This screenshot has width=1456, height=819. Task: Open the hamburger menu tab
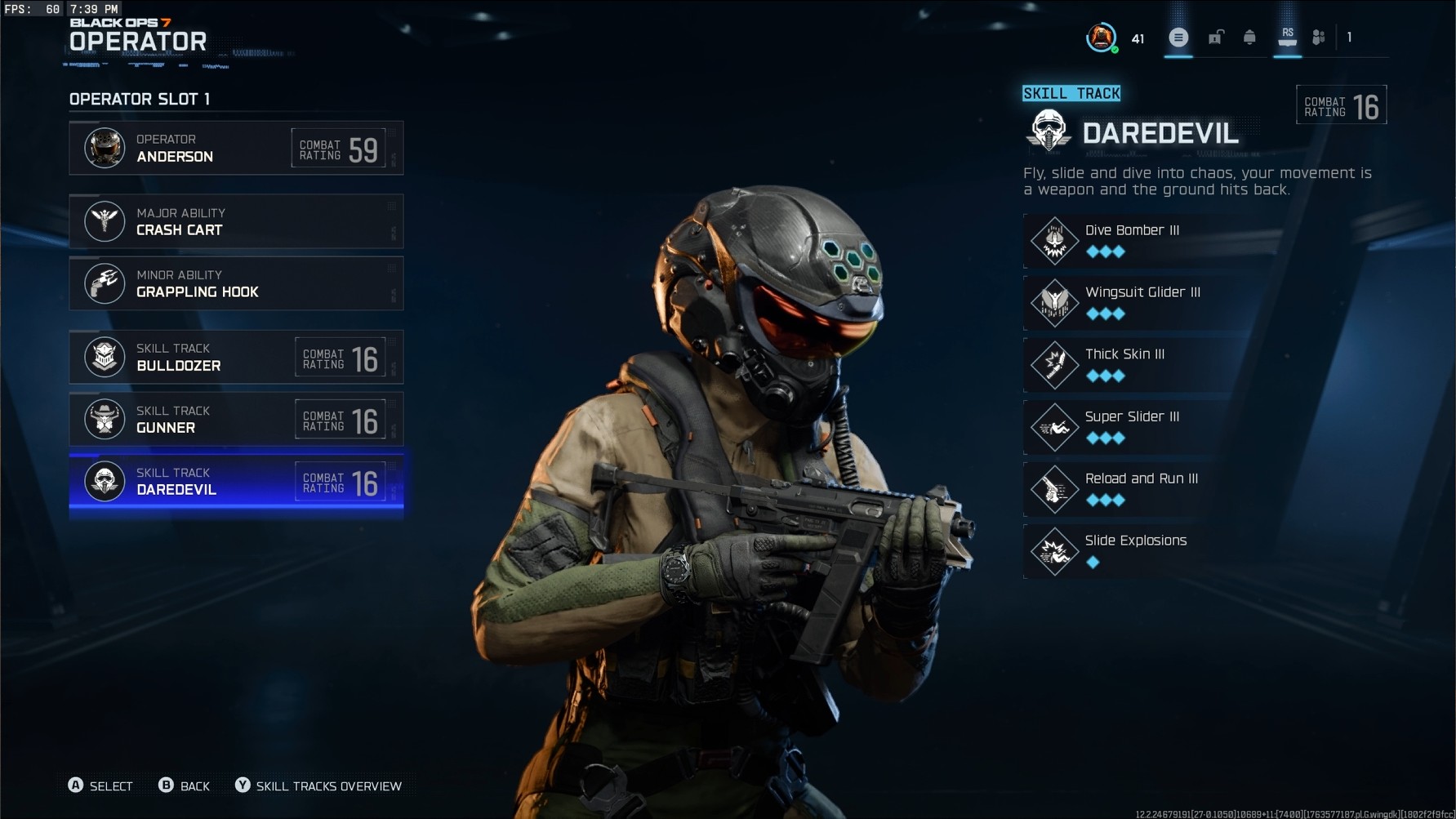click(1178, 38)
